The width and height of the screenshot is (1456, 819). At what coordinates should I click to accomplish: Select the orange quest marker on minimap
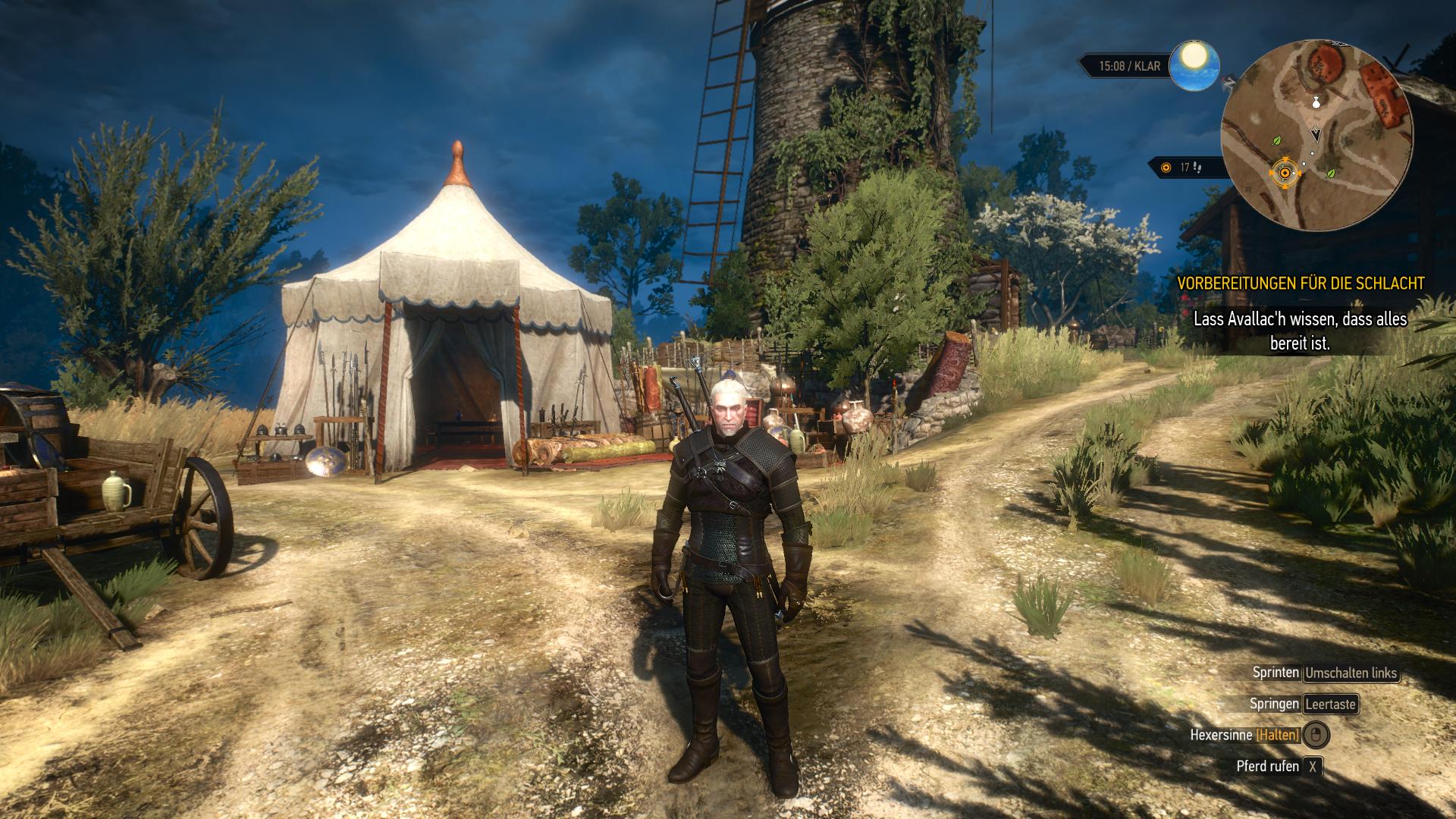click(1285, 173)
